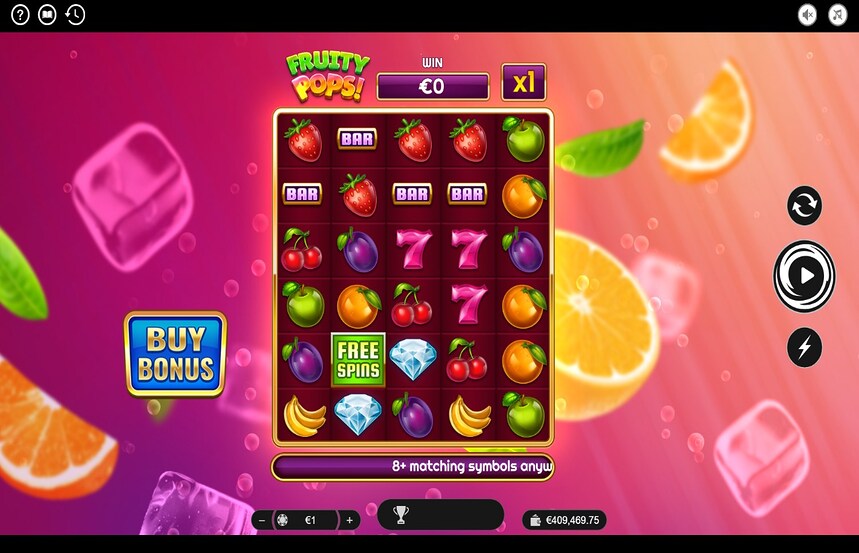
Task: Increase the bet with the plus button
Action: [x=349, y=520]
